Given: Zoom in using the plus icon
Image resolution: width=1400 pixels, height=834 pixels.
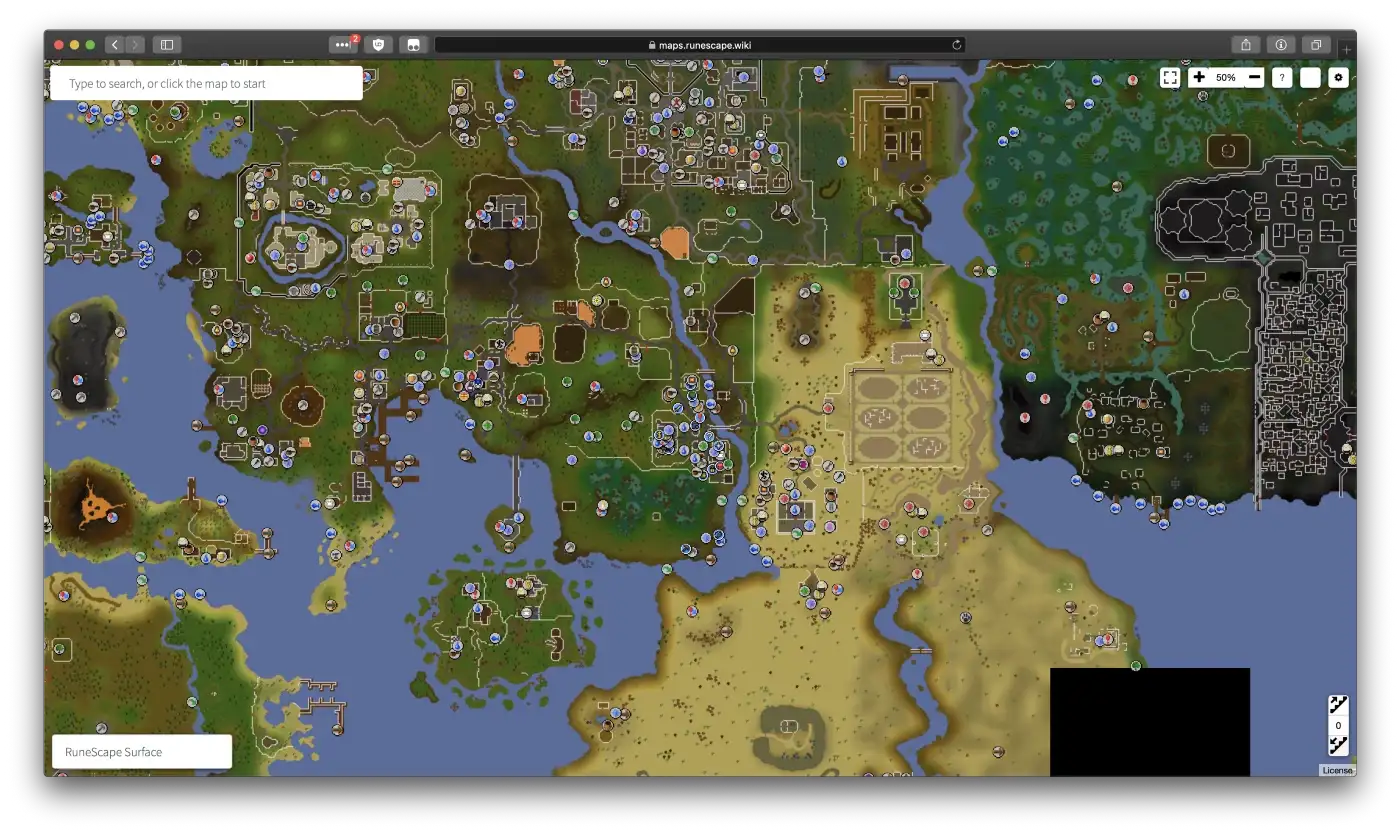Looking at the screenshot, I should click(1198, 77).
